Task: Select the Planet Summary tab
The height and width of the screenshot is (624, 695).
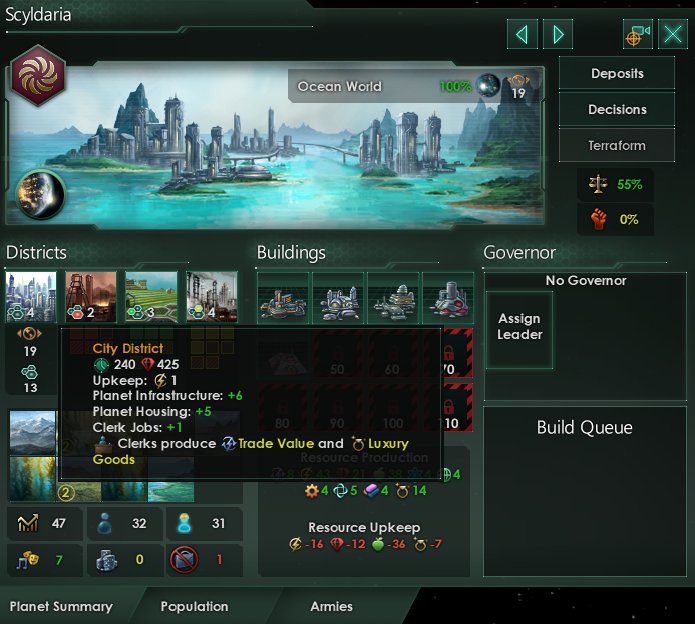Action: [x=61, y=606]
